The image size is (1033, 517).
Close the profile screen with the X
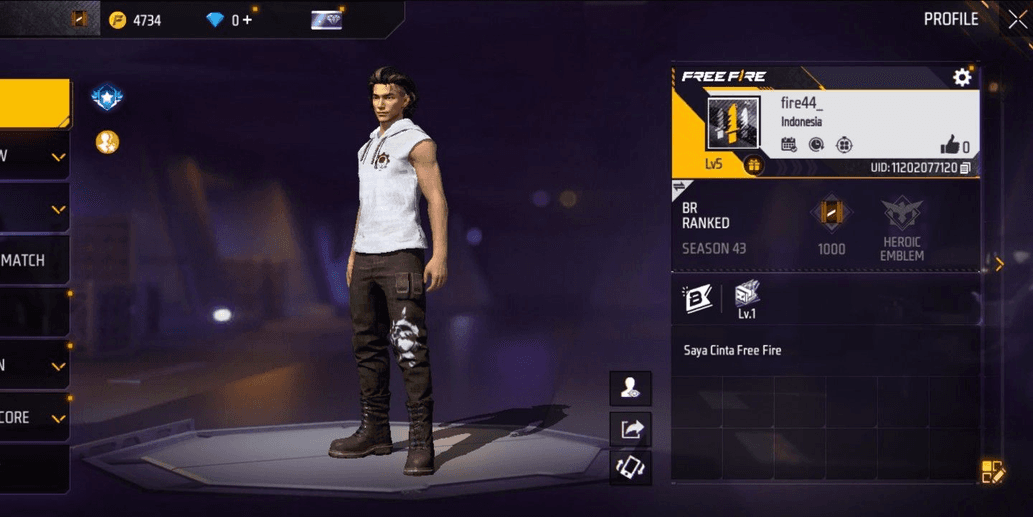[1016, 20]
